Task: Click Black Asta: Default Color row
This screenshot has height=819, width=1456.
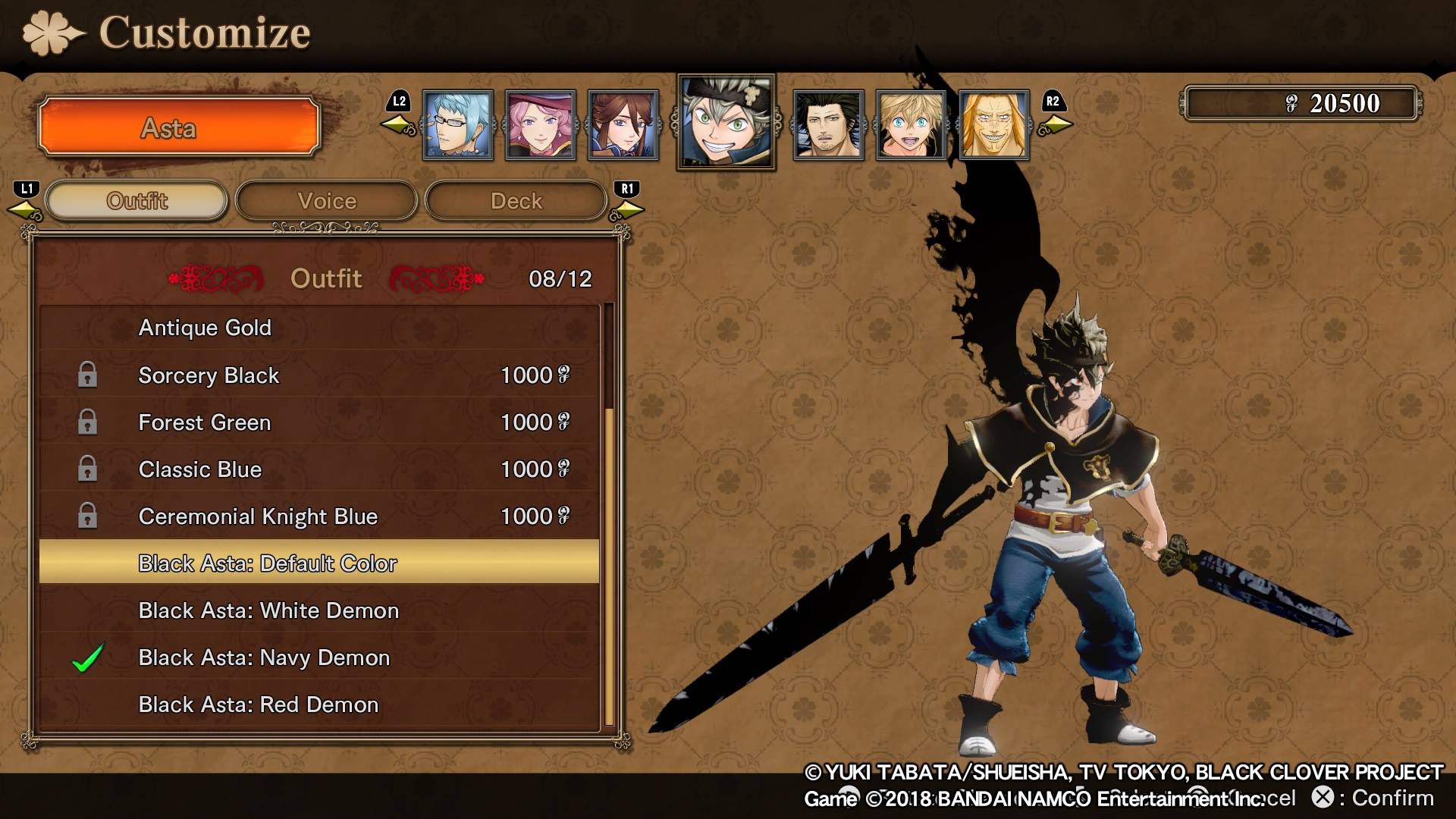Action: (x=318, y=563)
